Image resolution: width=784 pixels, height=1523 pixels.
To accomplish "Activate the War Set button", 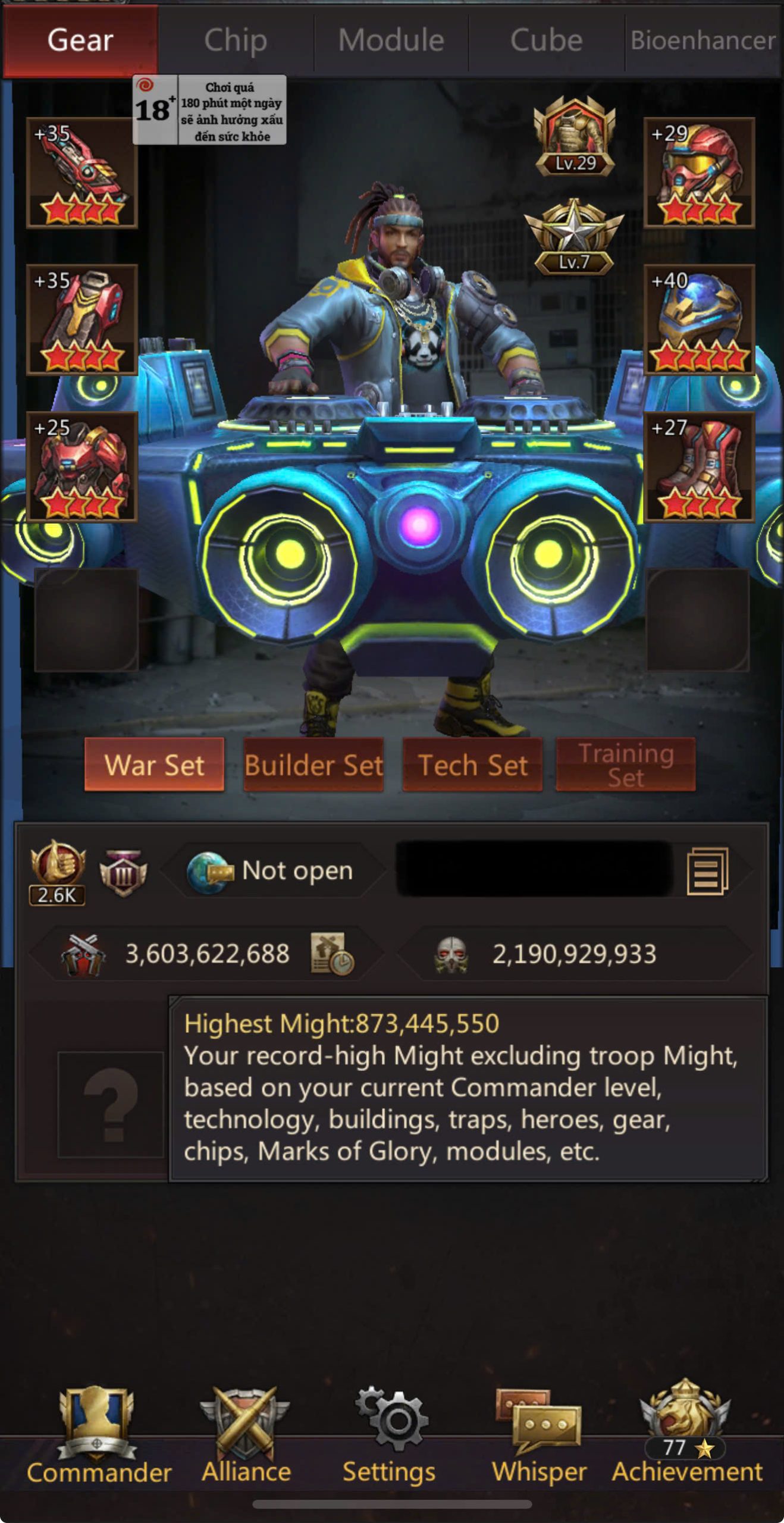I will click(x=154, y=764).
